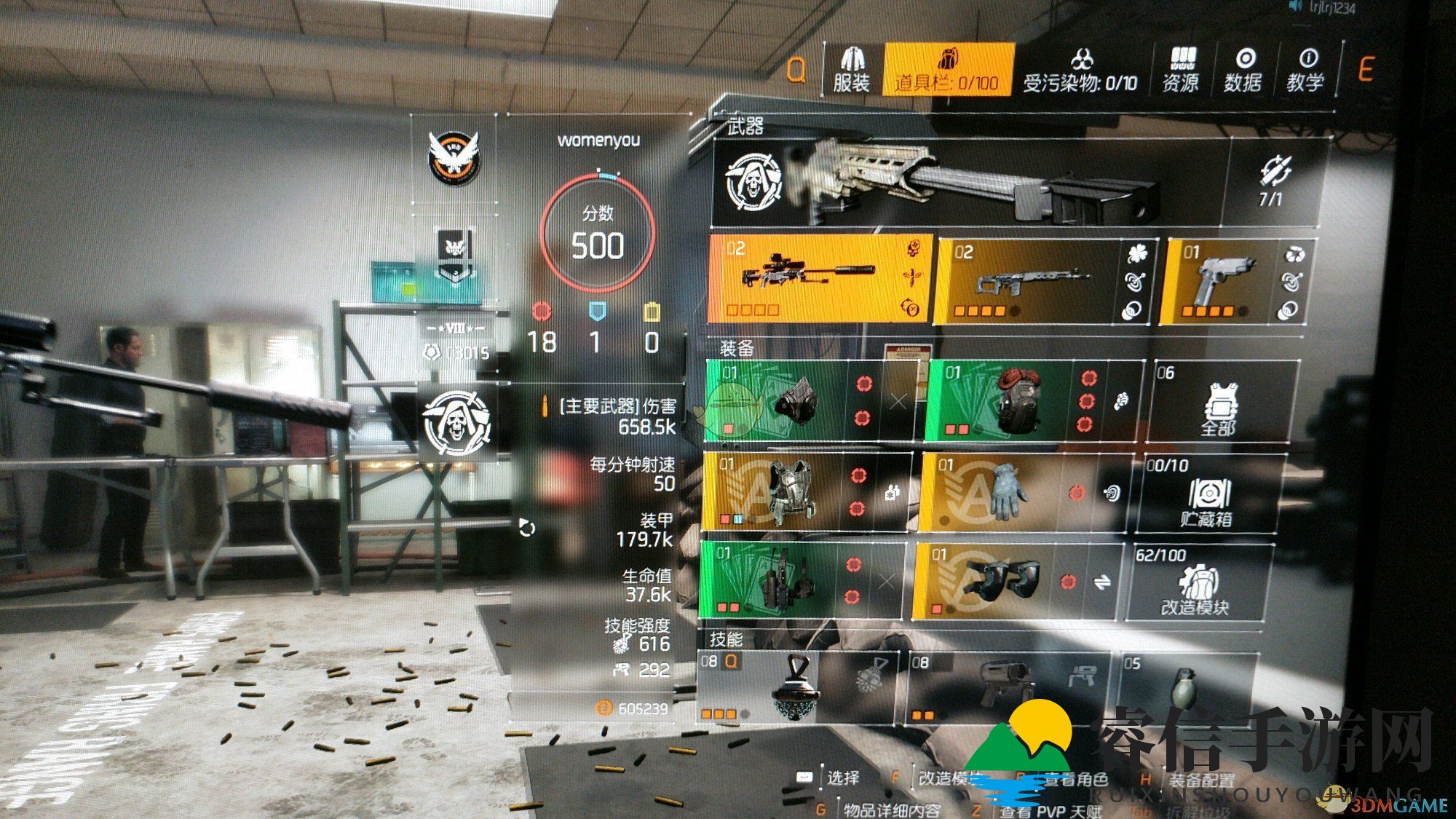
Task: Select the 受污染物 contaminated items tab
Action: (x=1080, y=71)
